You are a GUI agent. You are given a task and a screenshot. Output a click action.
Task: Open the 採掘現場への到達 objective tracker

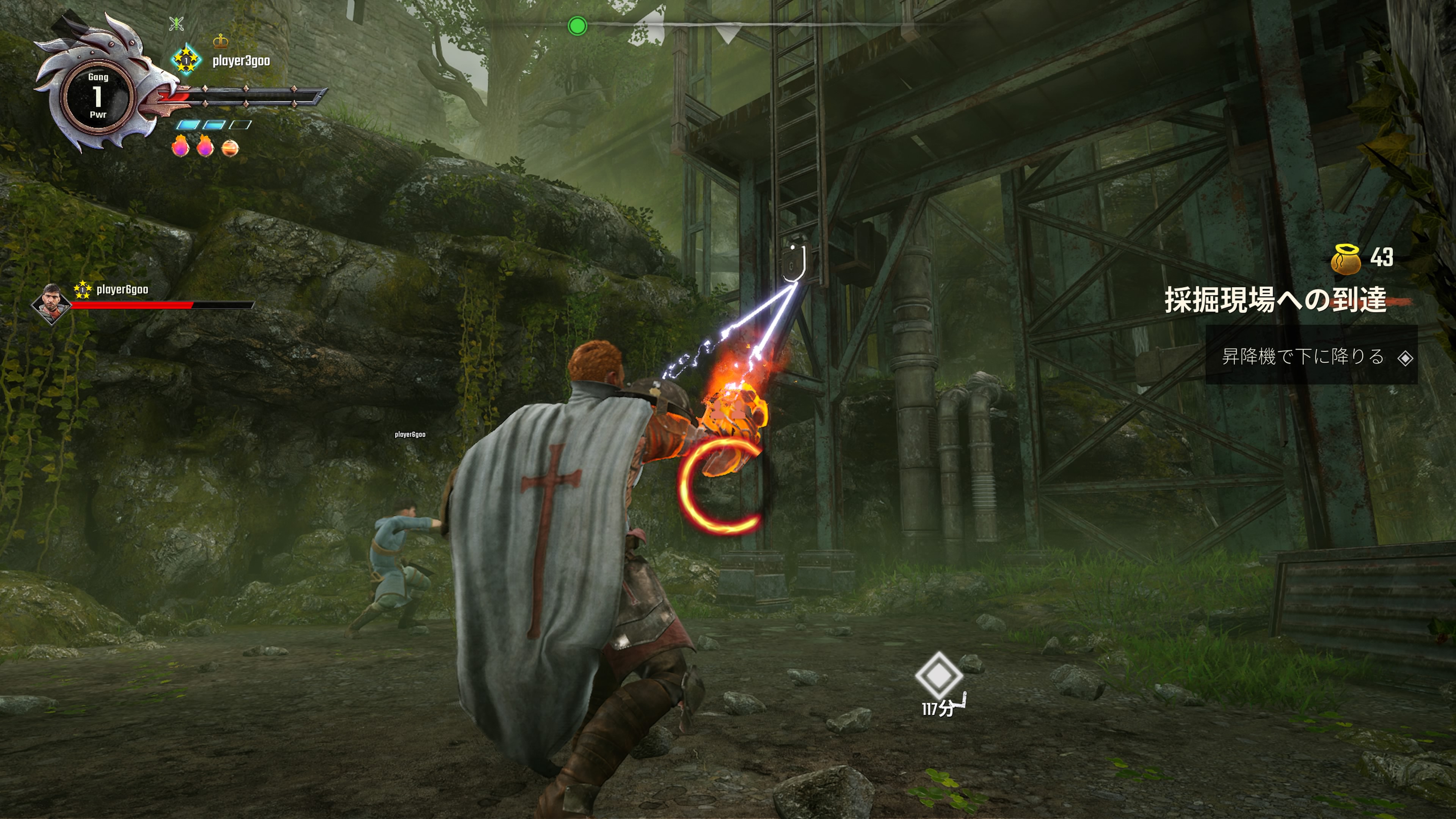point(1275,300)
